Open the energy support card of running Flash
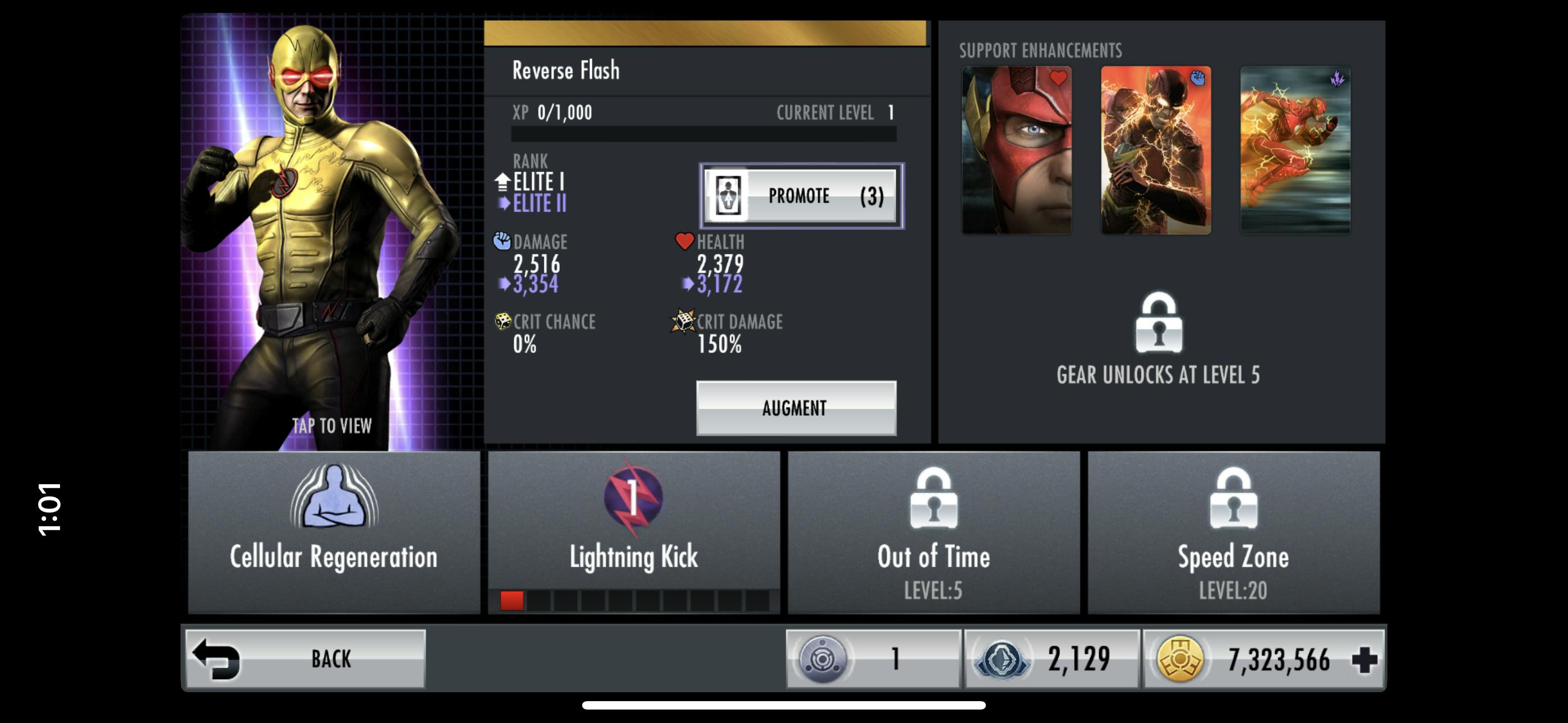This screenshot has width=1568, height=723. click(1295, 150)
